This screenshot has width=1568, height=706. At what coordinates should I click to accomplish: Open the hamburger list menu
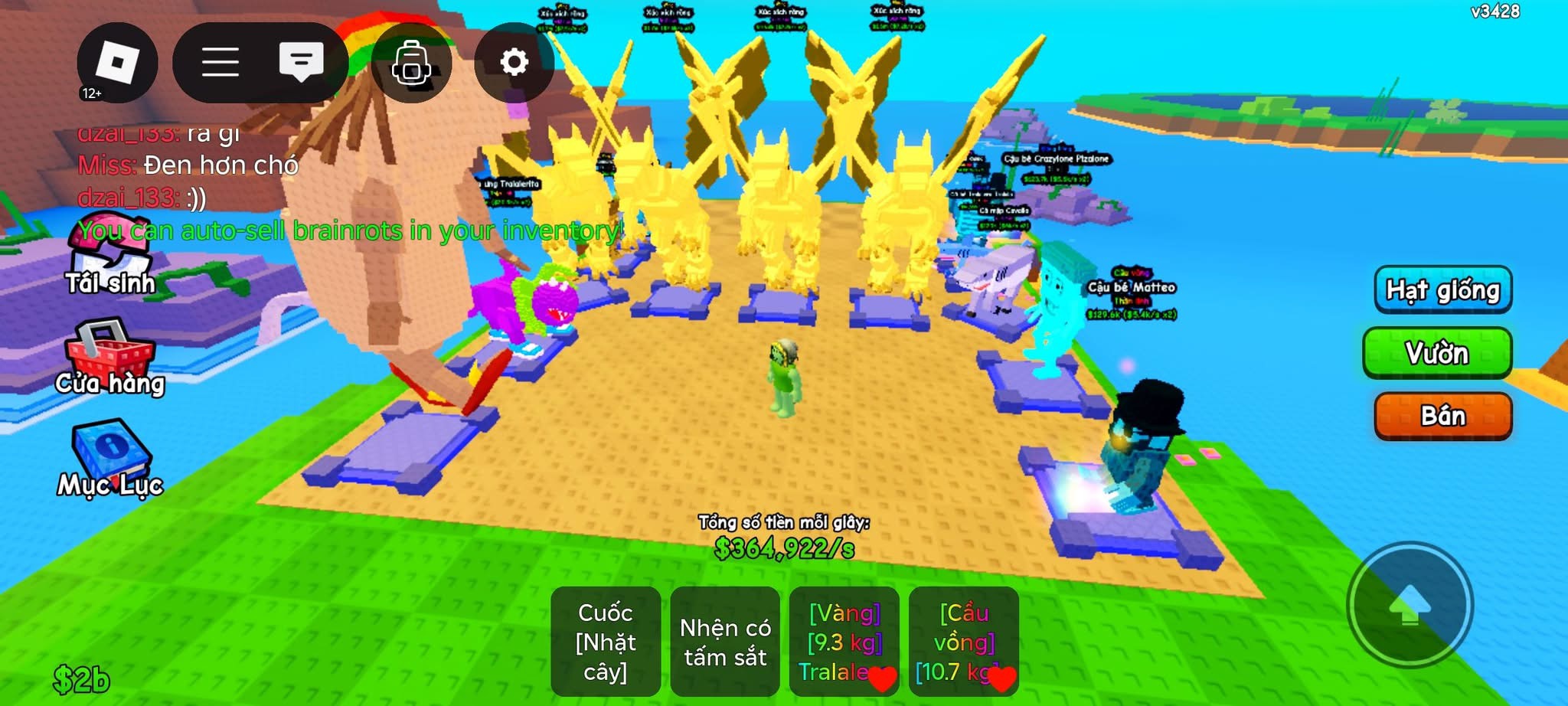point(220,63)
